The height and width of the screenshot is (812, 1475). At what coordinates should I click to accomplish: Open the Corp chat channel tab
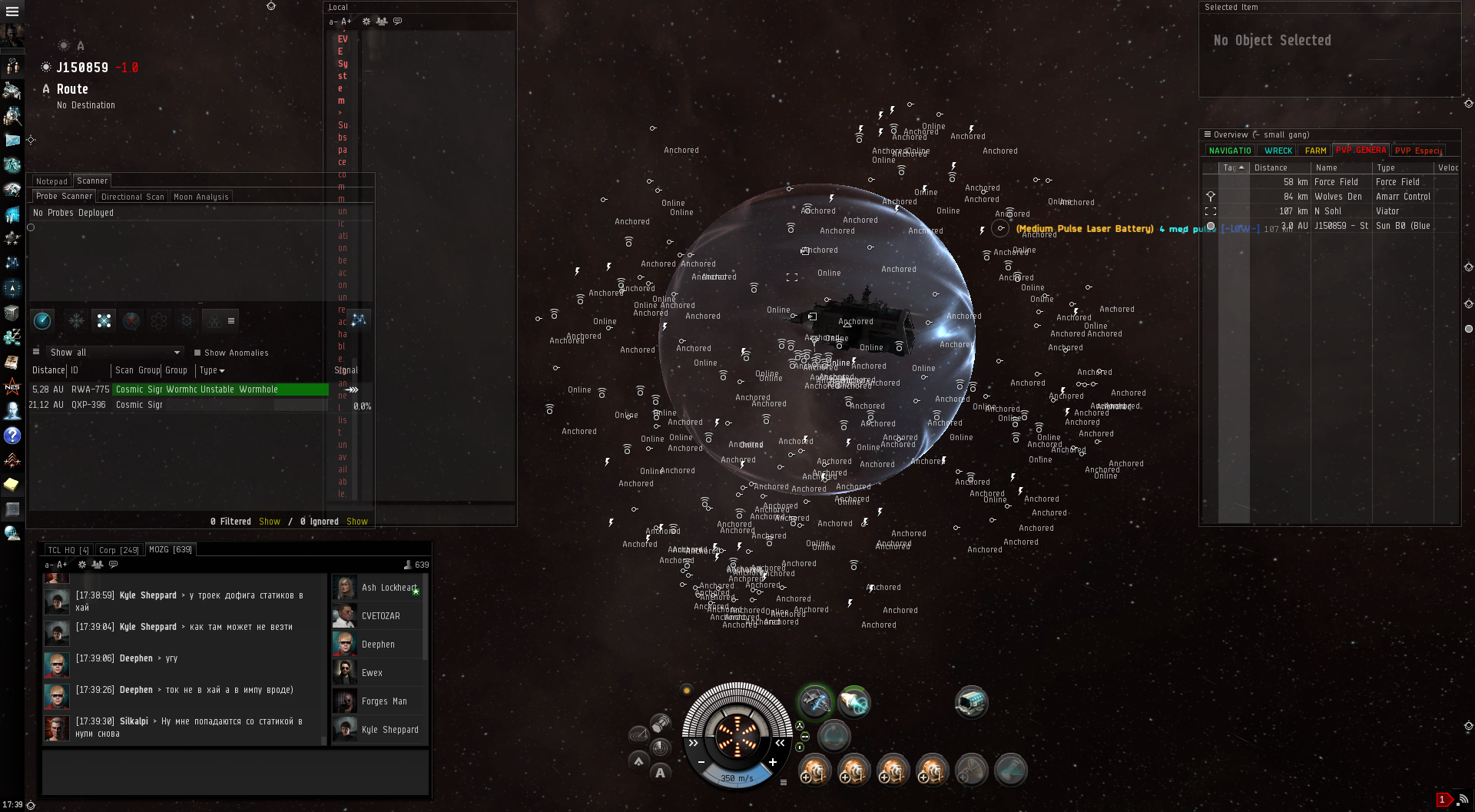coord(118,550)
